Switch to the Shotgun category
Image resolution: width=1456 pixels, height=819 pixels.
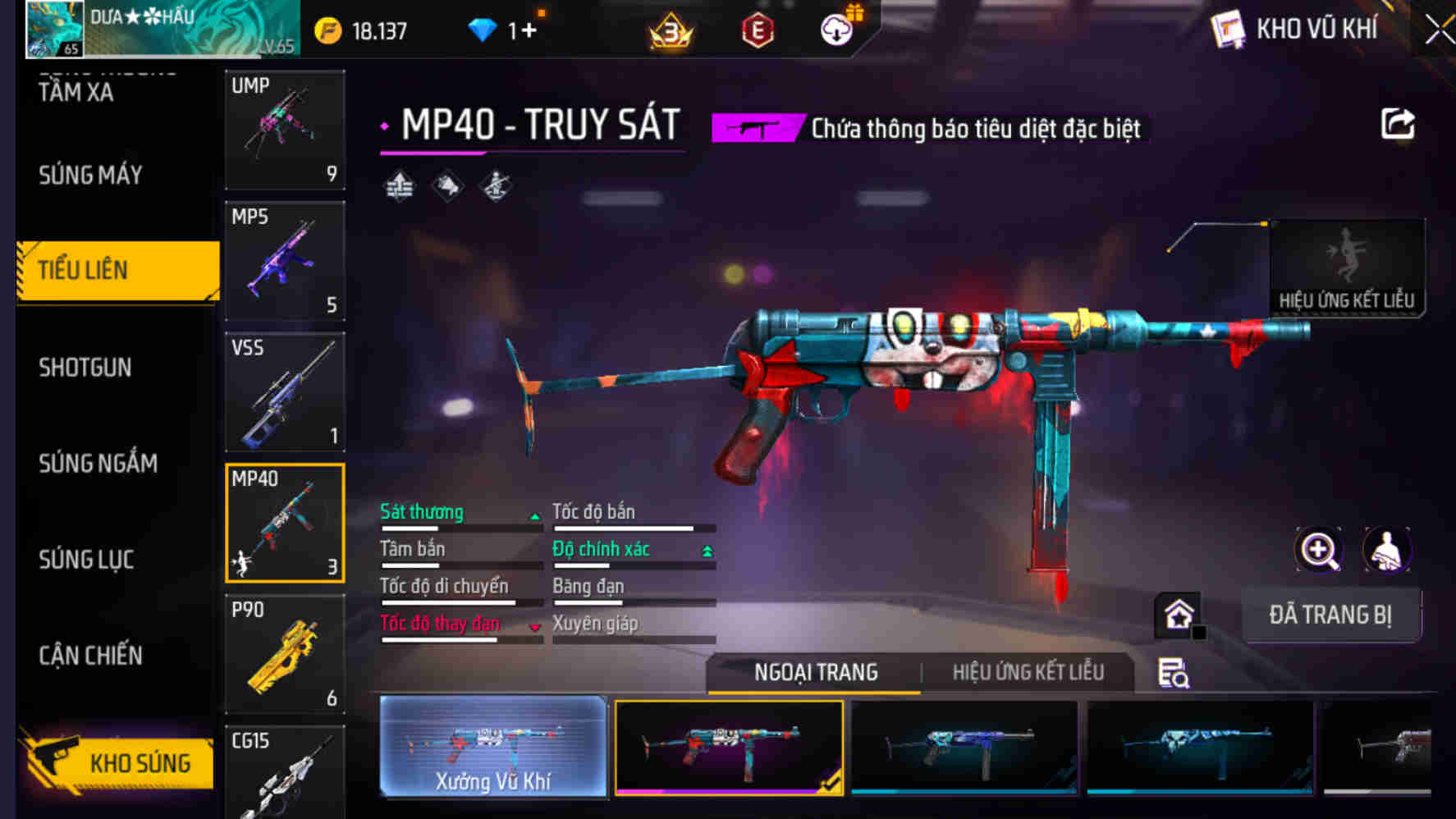(x=85, y=367)
